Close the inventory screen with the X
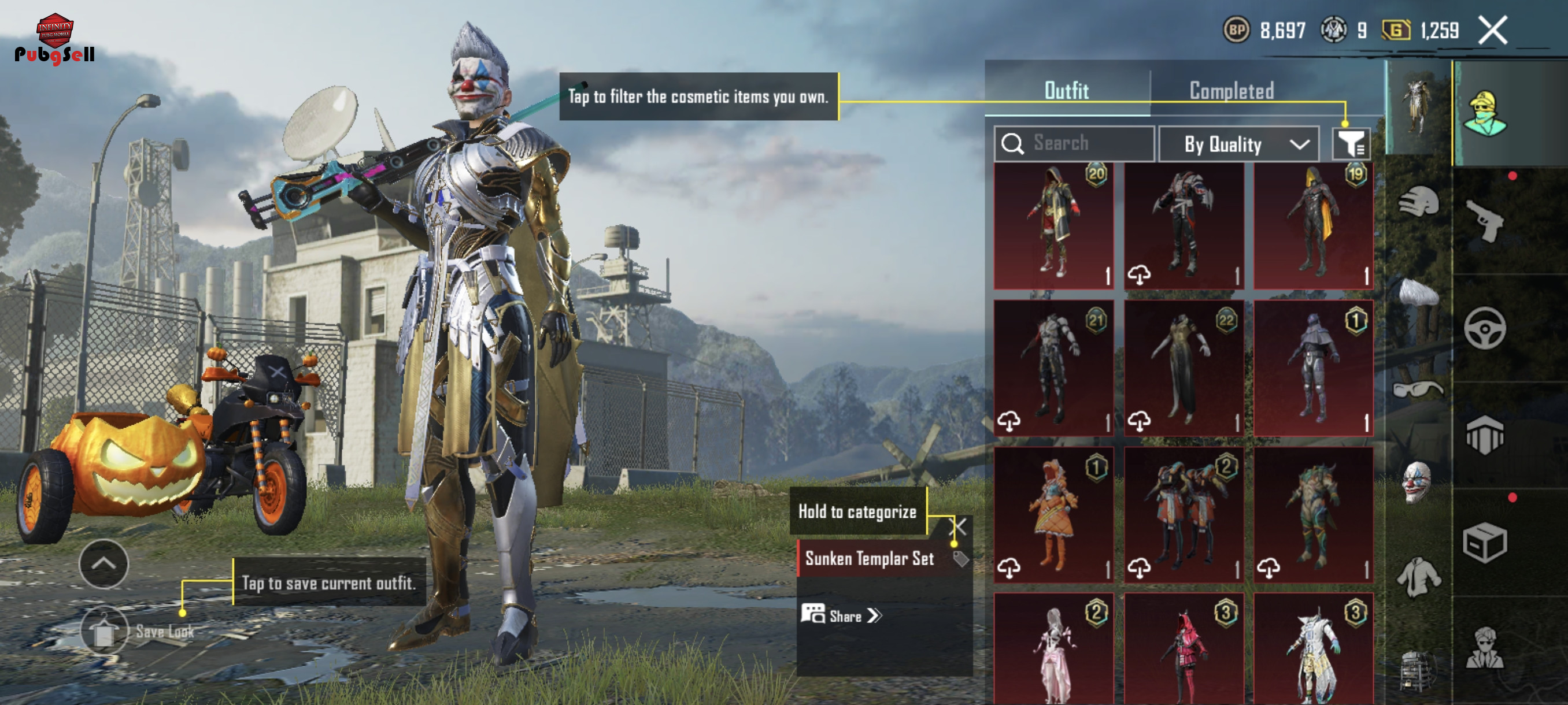 (1492, 31)
